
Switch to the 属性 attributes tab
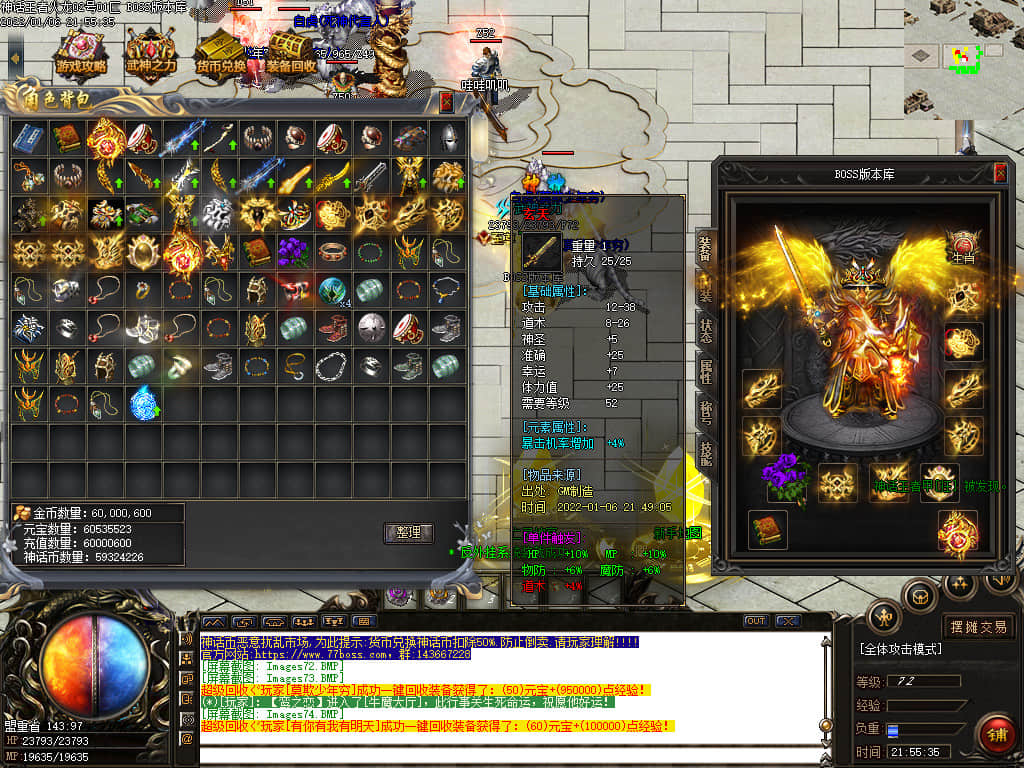[x=706, y=374]
